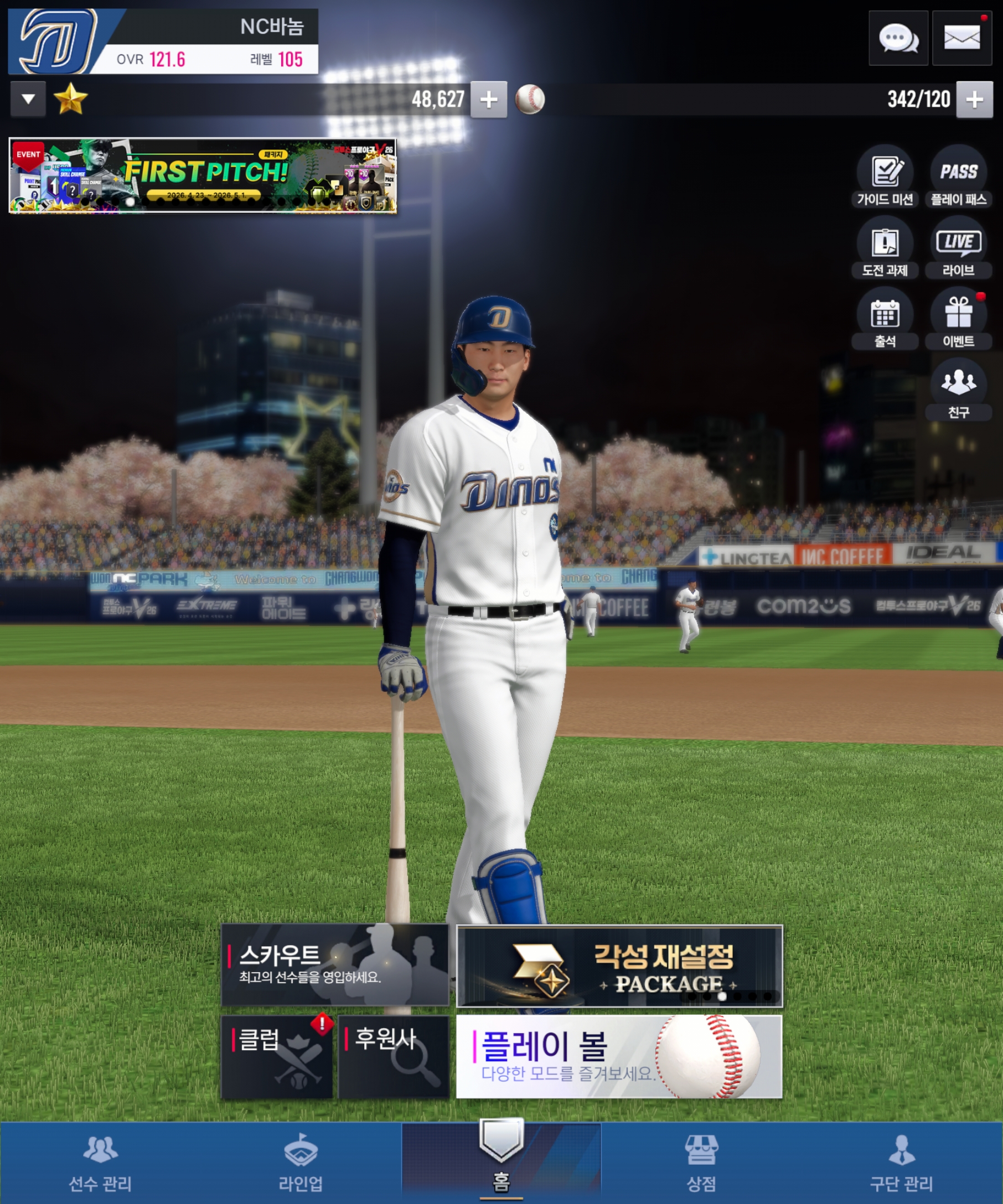Open the 플레이 패스 PASS menu
This screenshot has width=1003, height=1204.
[958, 176]
